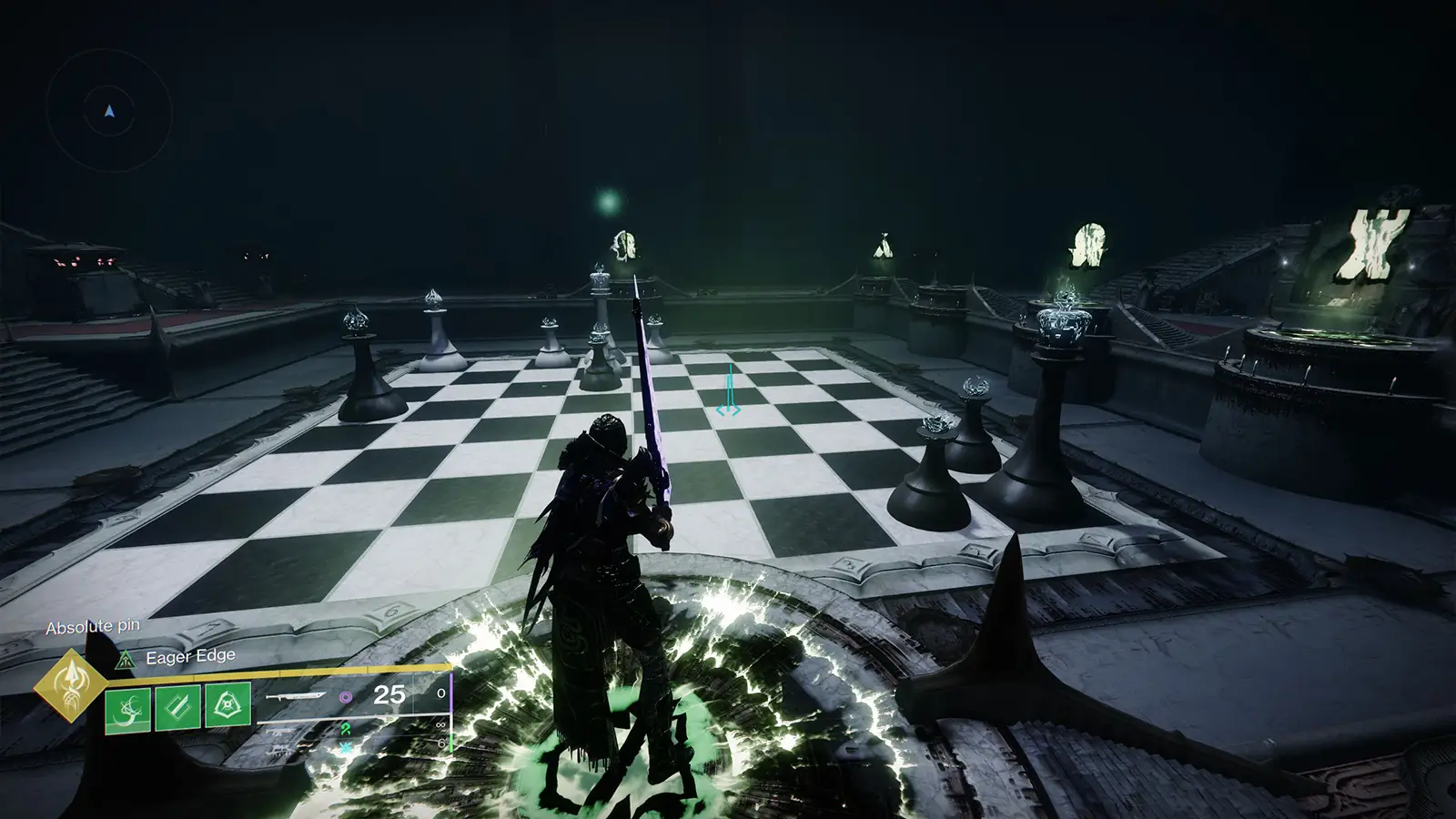
Task: Click the green Eager Edge perk triangle icon
Action: [x=125, y=660]
